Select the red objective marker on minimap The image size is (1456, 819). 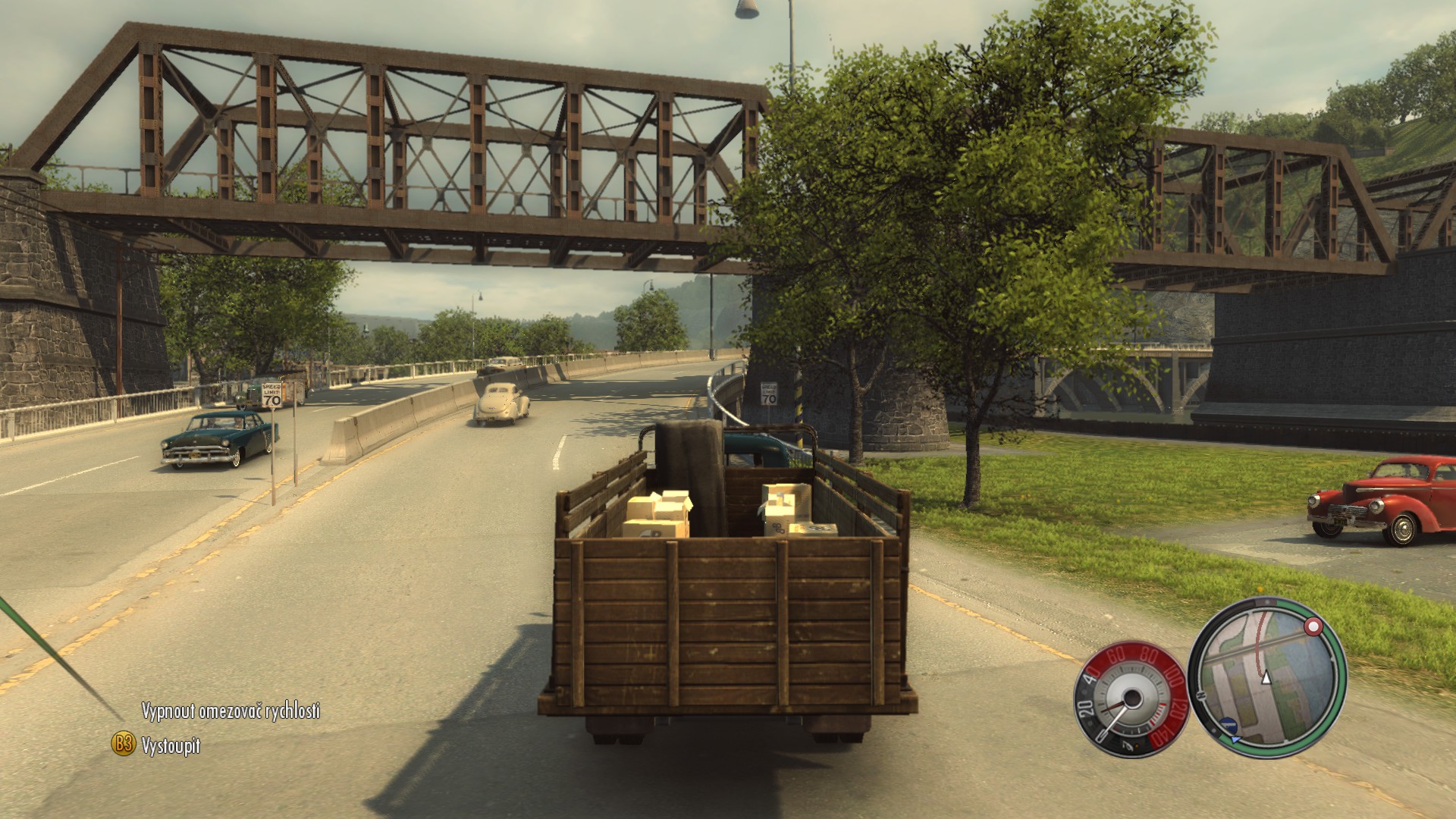[1312, 626]
